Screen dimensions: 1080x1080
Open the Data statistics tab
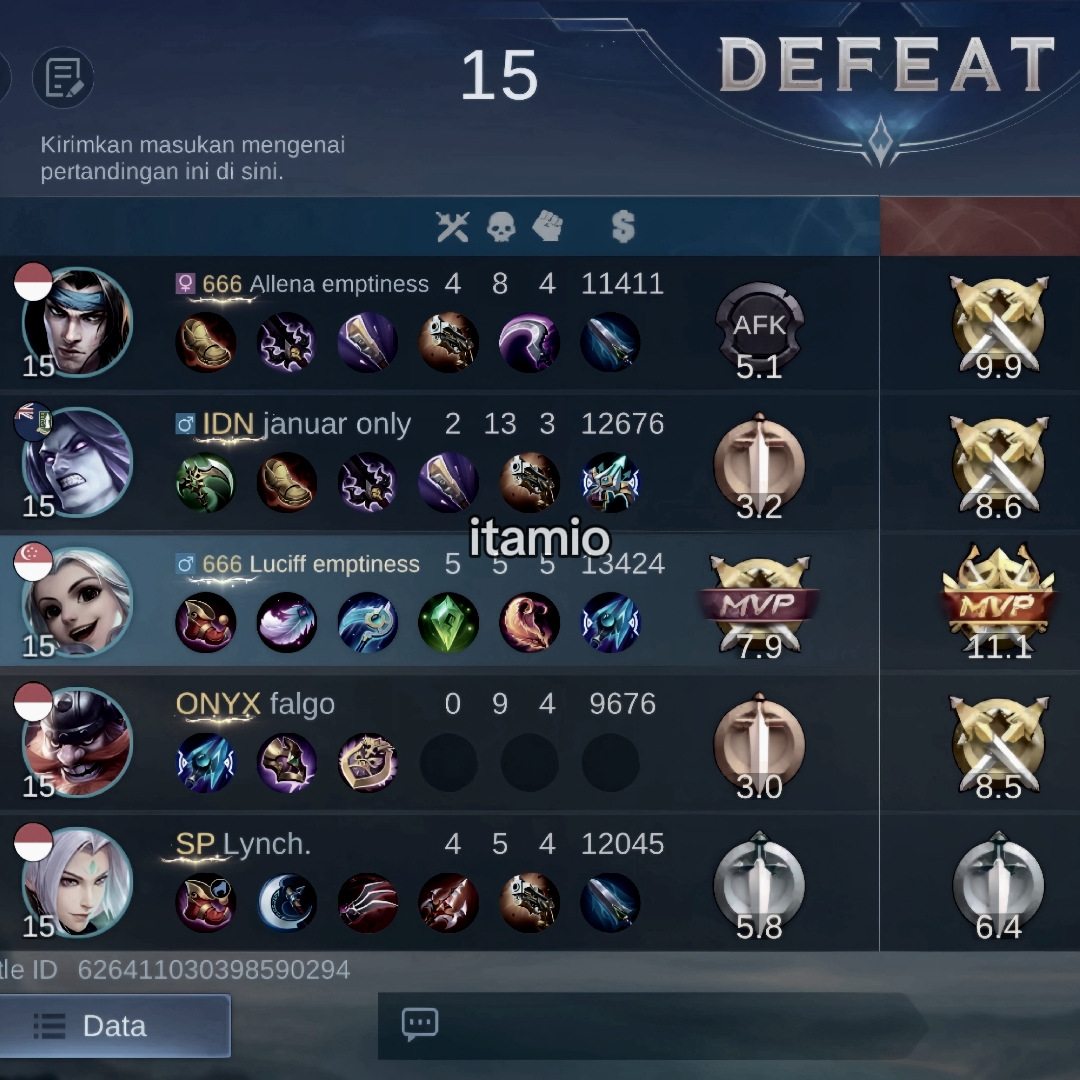click(114, 1026)
